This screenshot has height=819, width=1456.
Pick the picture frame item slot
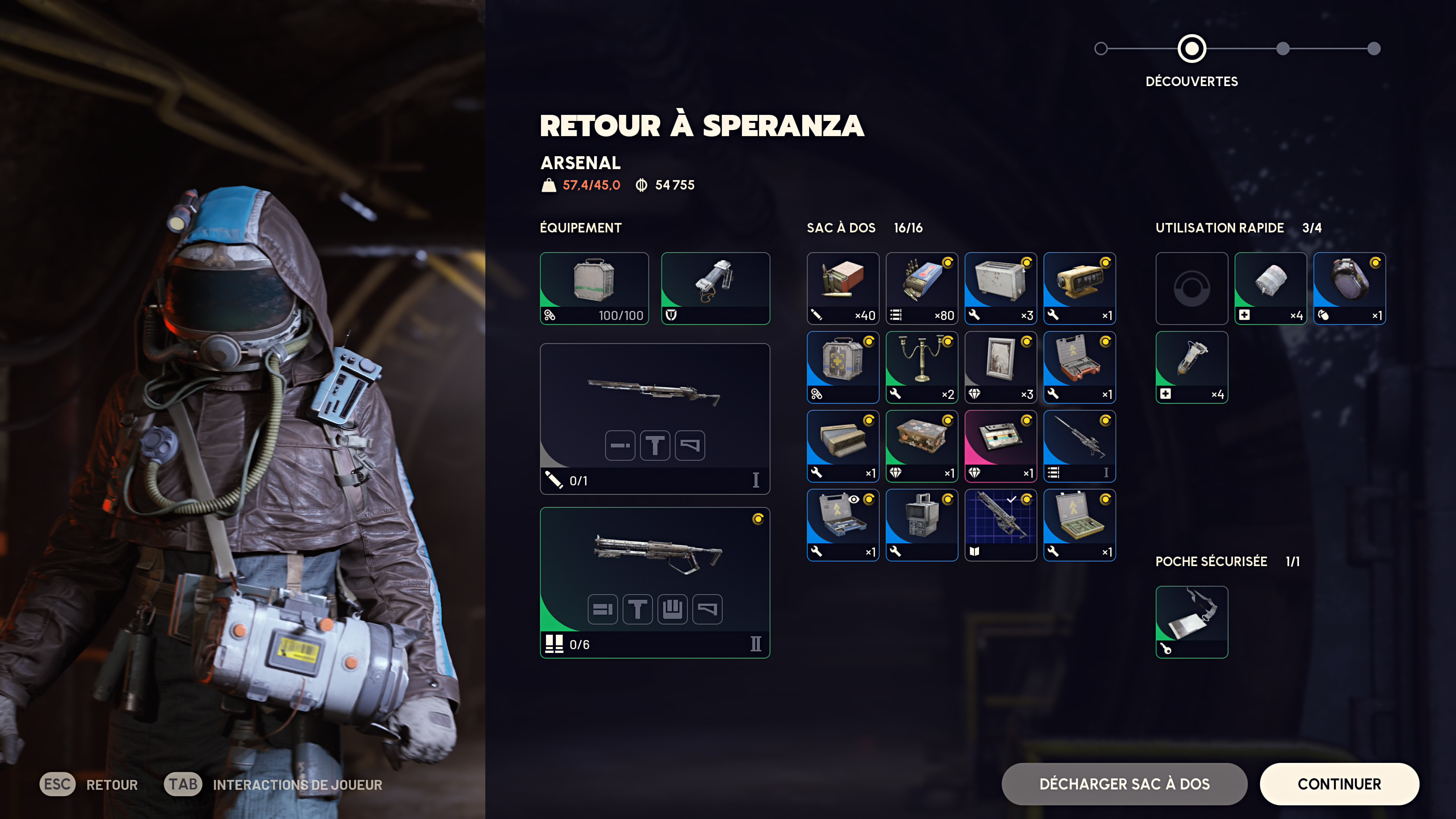(x=1001, y=367)
